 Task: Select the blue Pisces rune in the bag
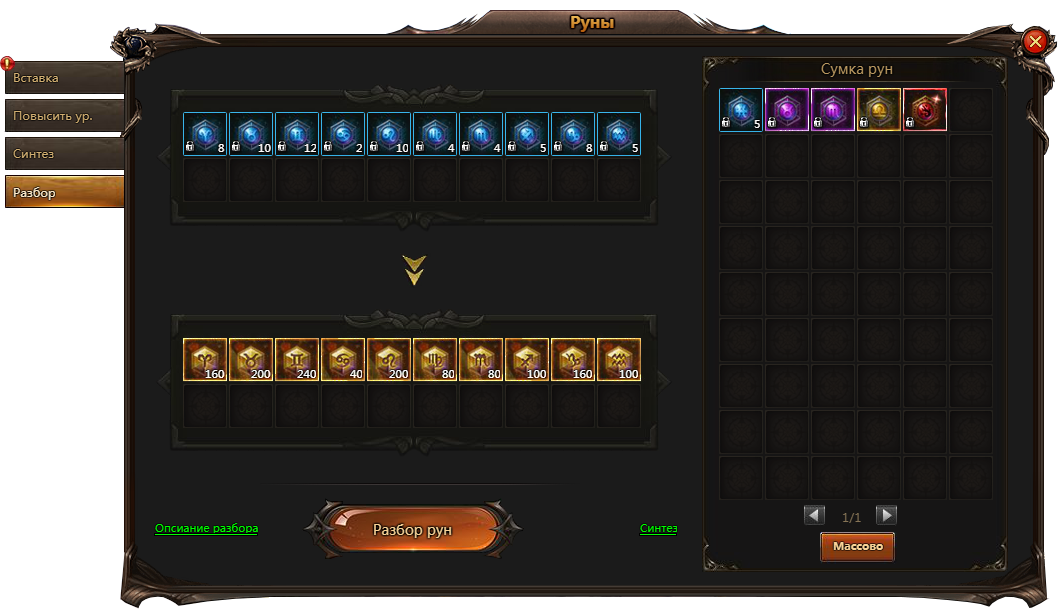pos(741,110)
